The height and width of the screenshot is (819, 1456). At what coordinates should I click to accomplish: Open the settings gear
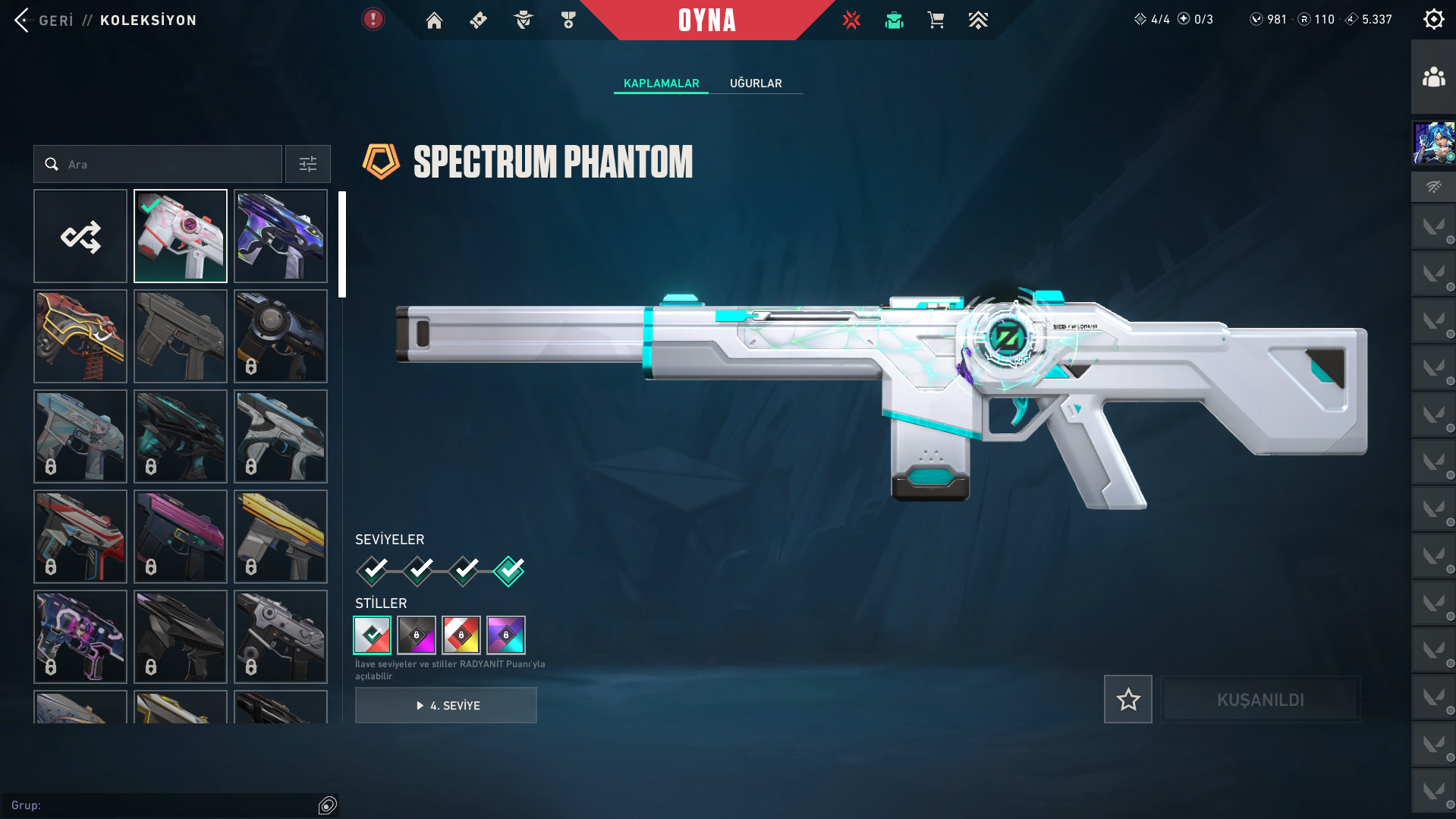[1433, 19]
